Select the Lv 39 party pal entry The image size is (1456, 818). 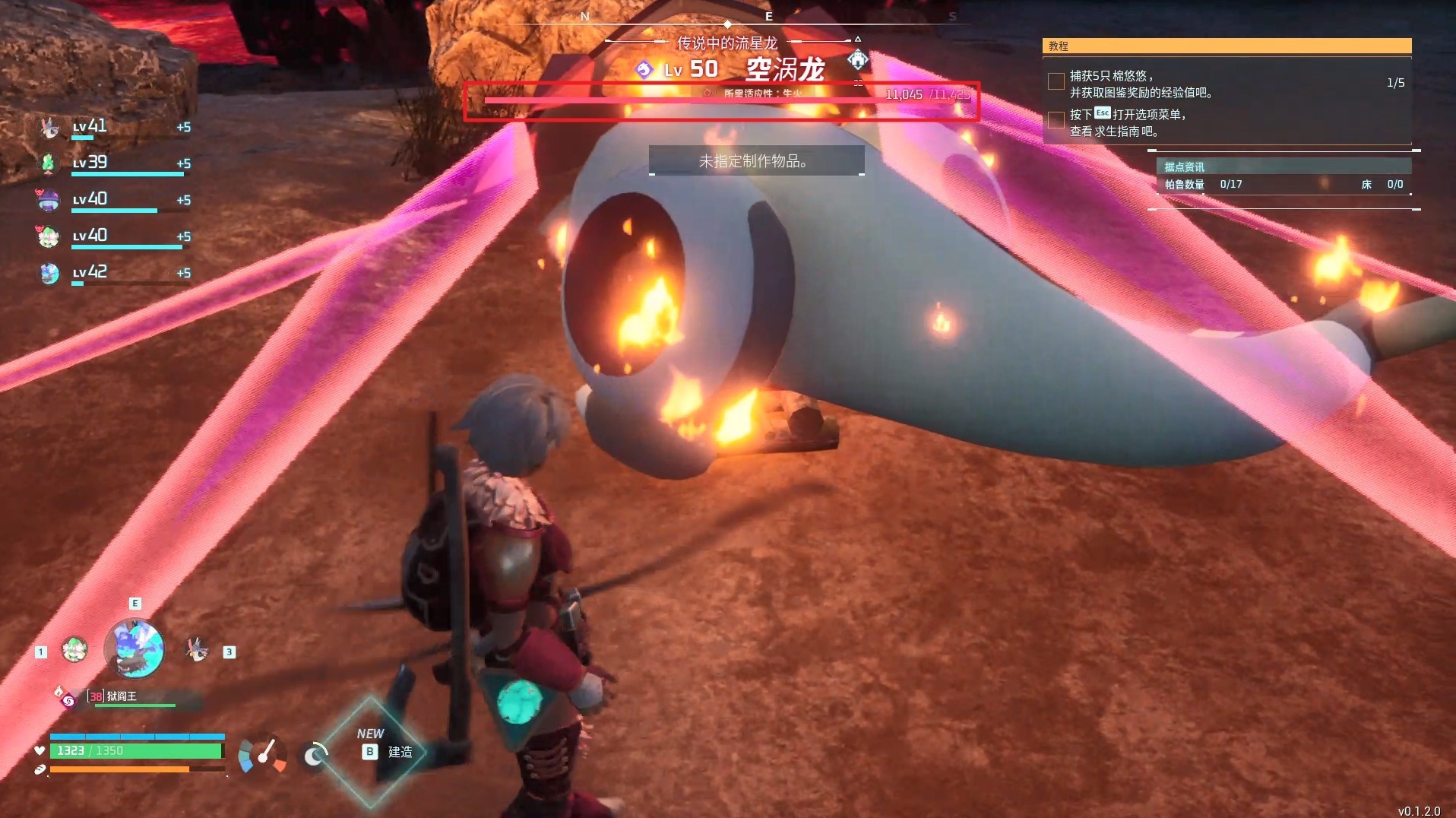pyautogui.click(x=114, y=163)
